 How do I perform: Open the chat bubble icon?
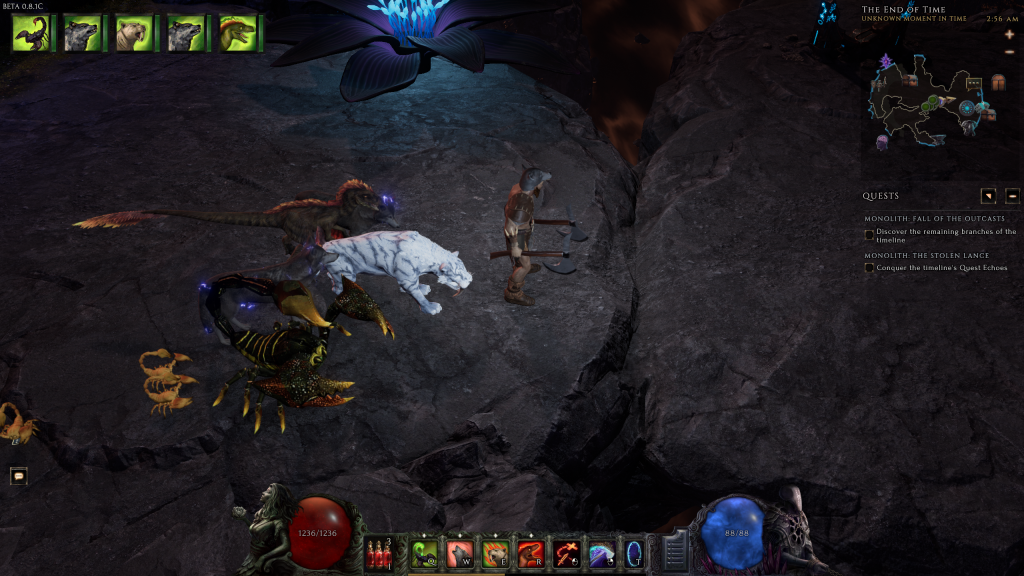coord(18,476)
